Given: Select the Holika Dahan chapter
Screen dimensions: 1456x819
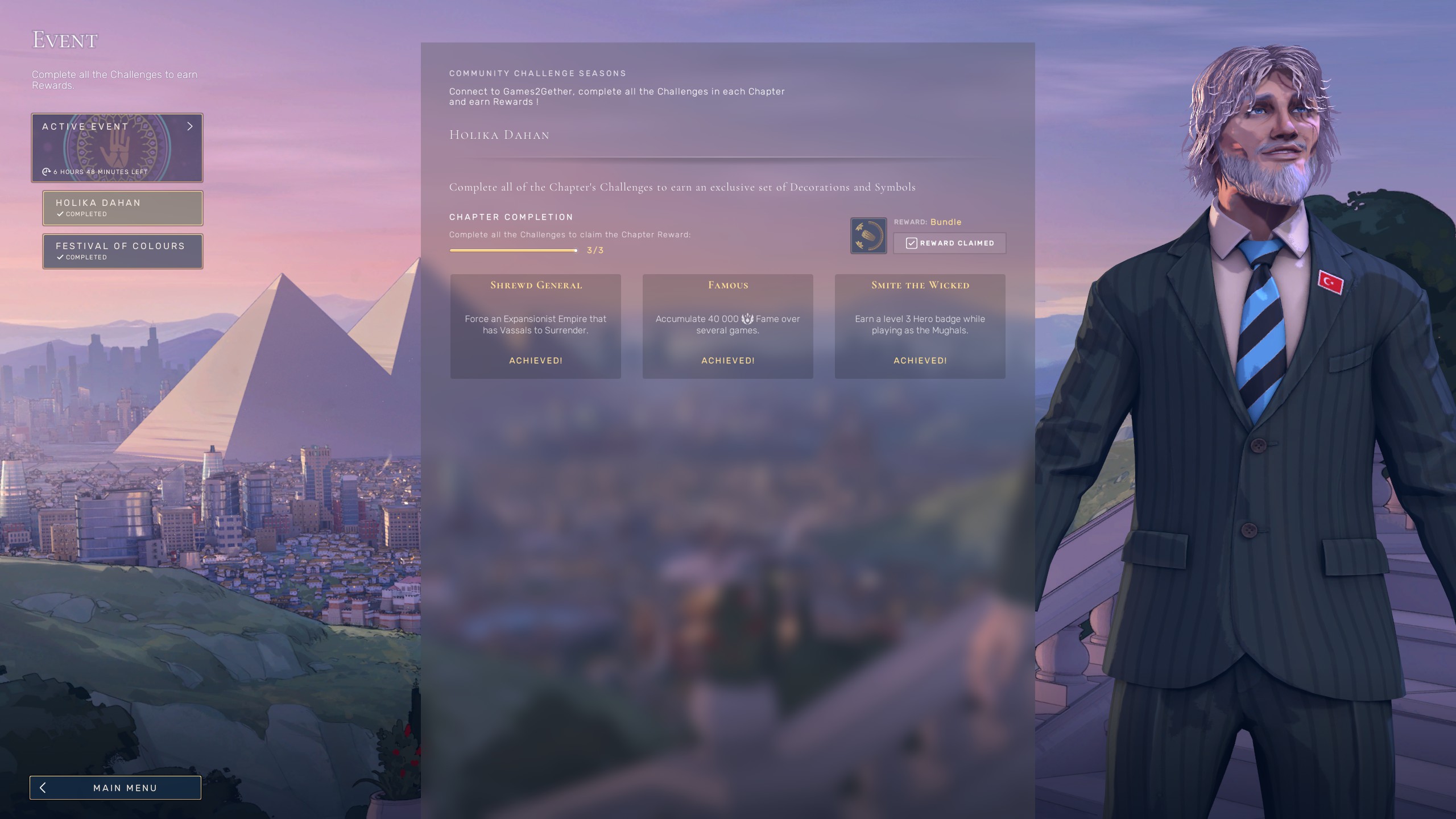Looking at the screenshot, I should coord(123,208).
